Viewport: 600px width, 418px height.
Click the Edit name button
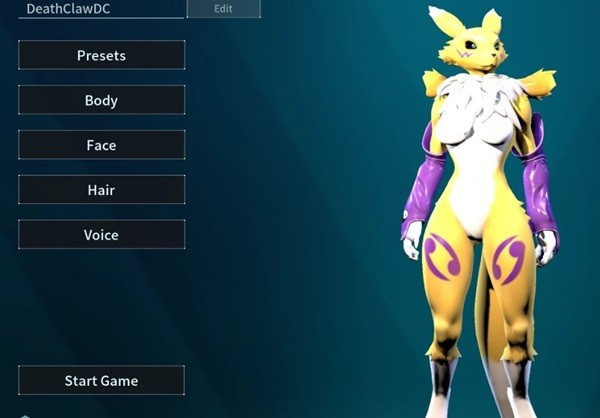coord(223,8)
